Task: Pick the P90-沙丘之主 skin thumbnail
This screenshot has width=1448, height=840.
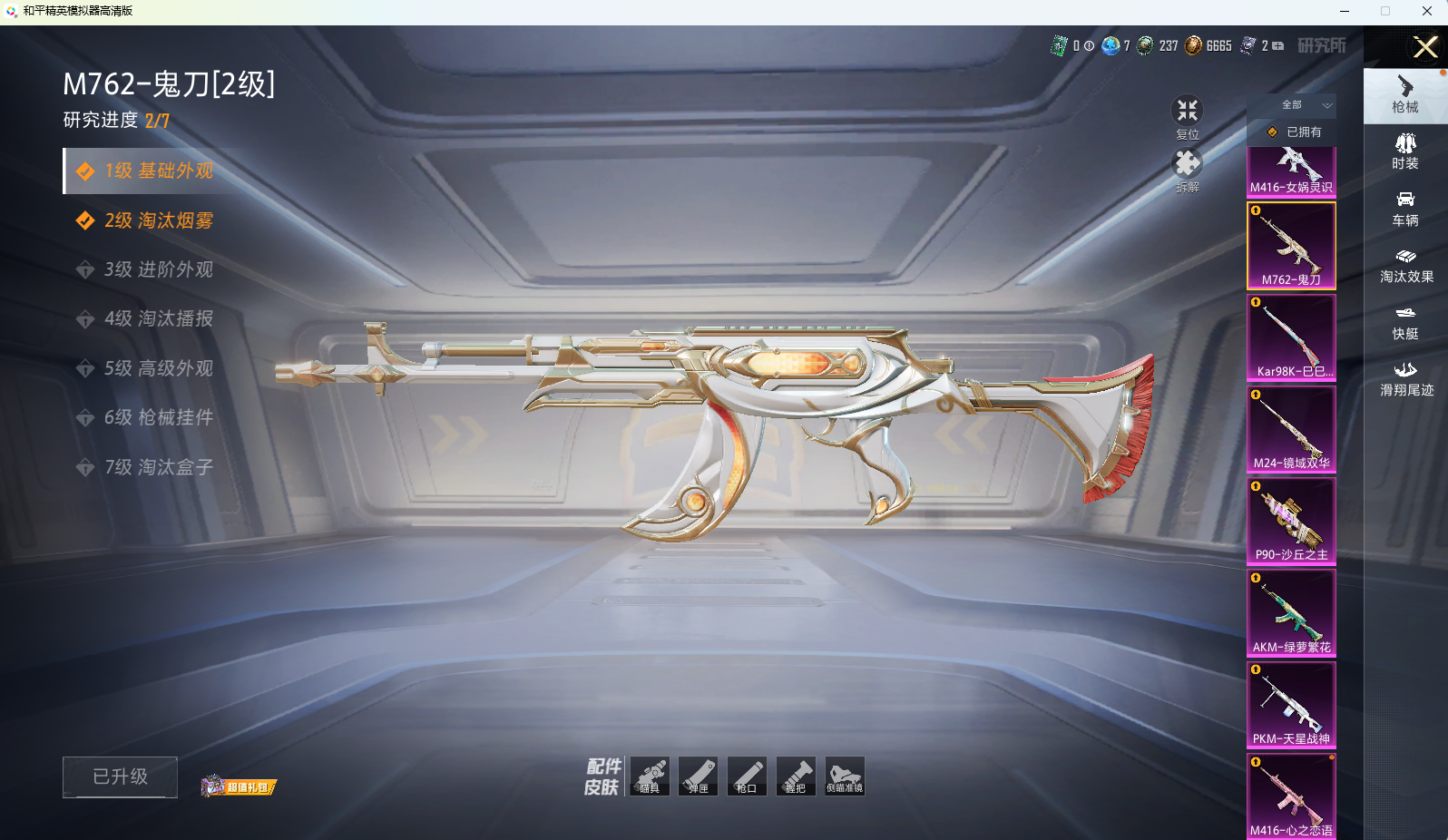Action: 1291,521
